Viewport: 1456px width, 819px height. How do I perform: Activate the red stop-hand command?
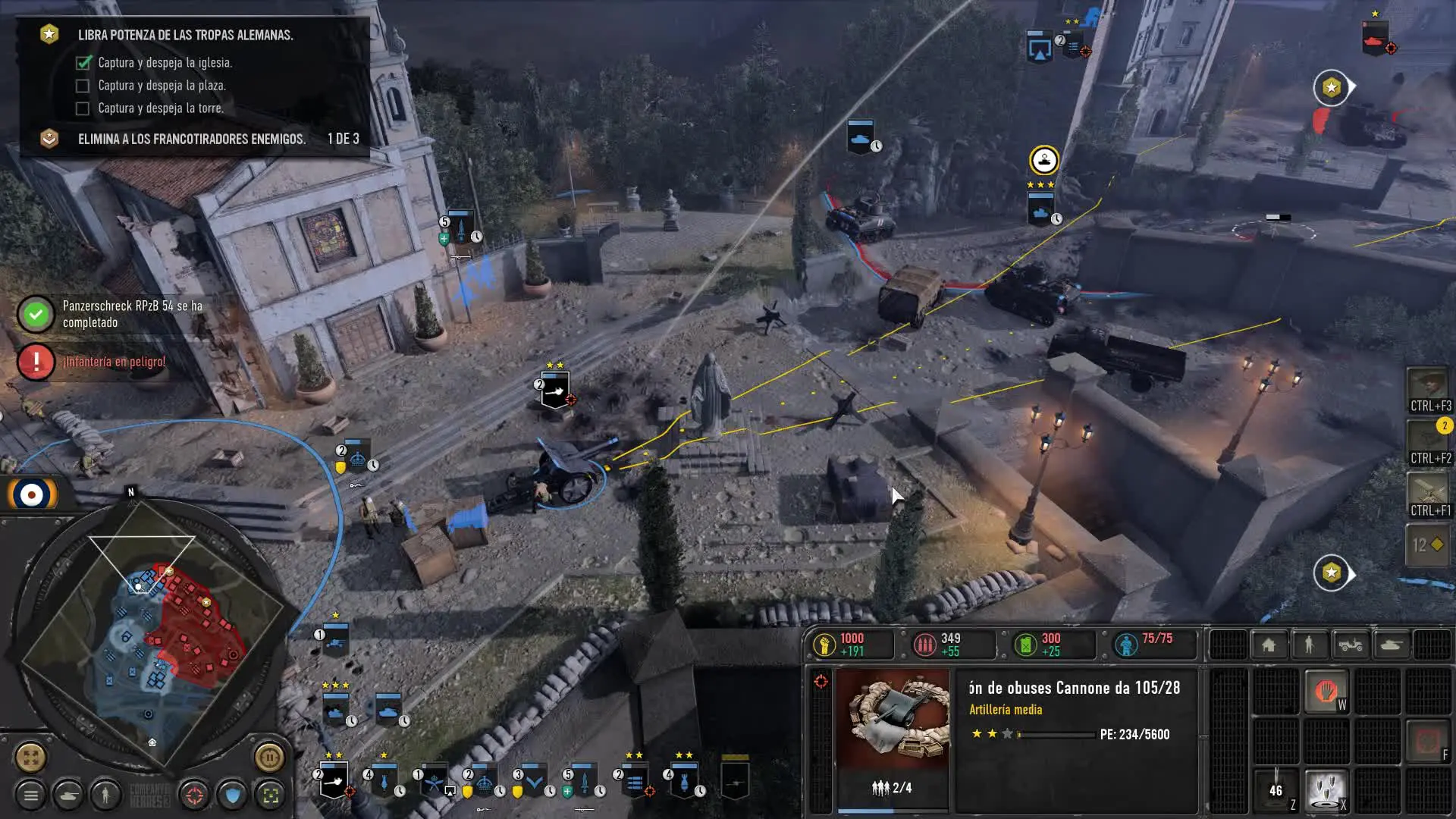[x=1326, y=691]
